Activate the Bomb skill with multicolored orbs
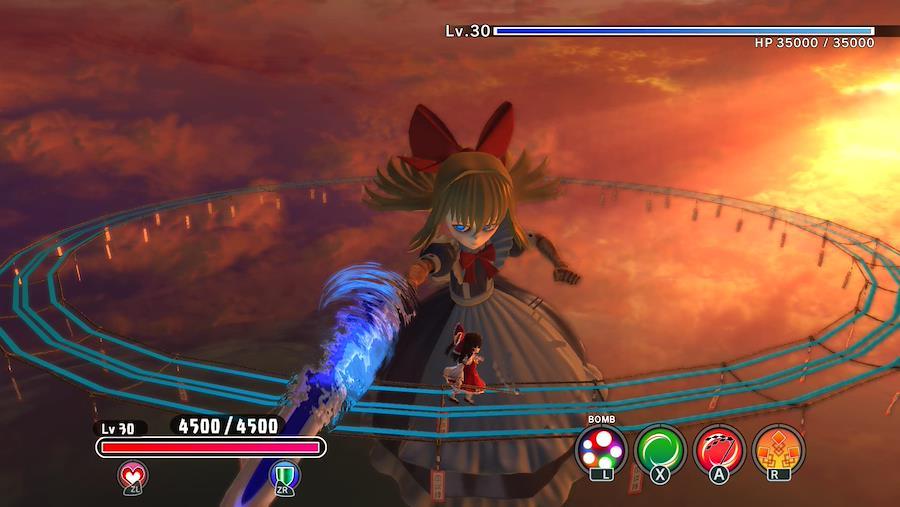Image resolution: width=900 pixels, height=507 pixels. point(602,448)
